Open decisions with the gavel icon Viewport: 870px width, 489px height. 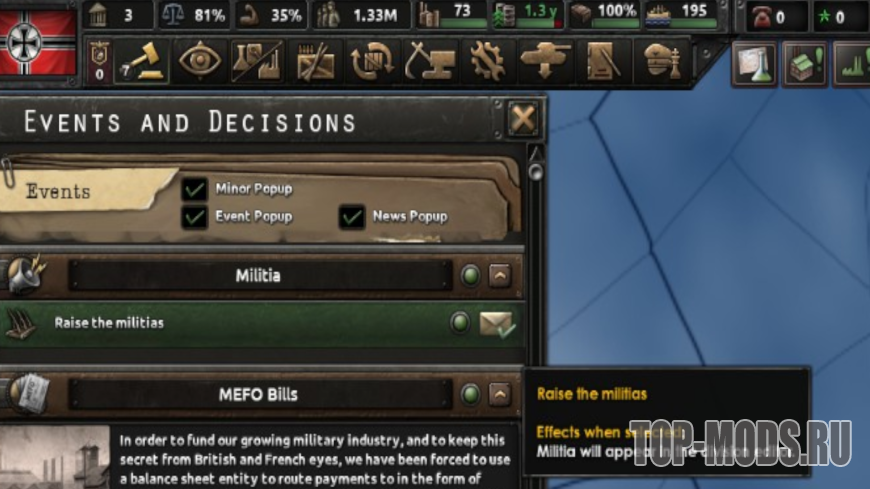tap(143, 62)
